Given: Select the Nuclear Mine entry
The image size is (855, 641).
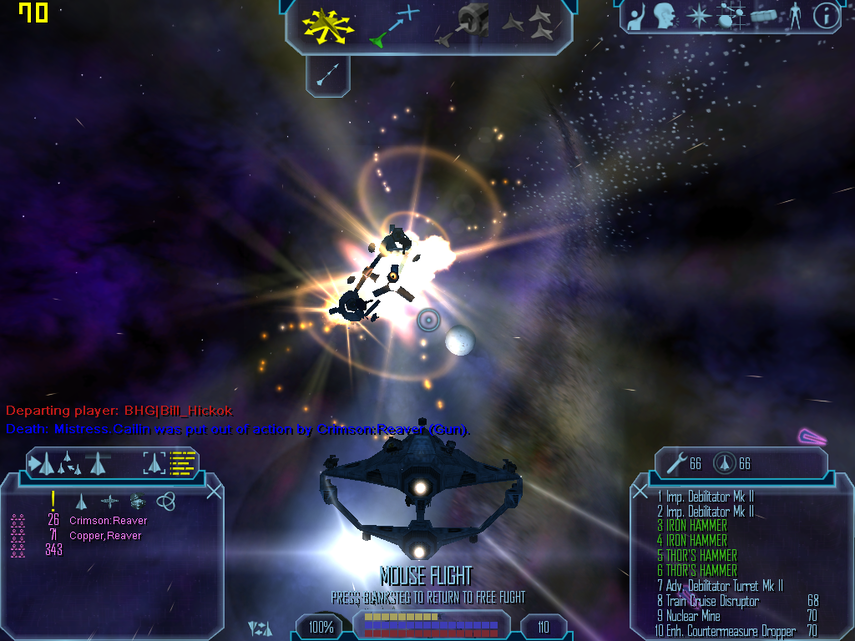Looking at the screenshot, I should click(x=694, y=616).
